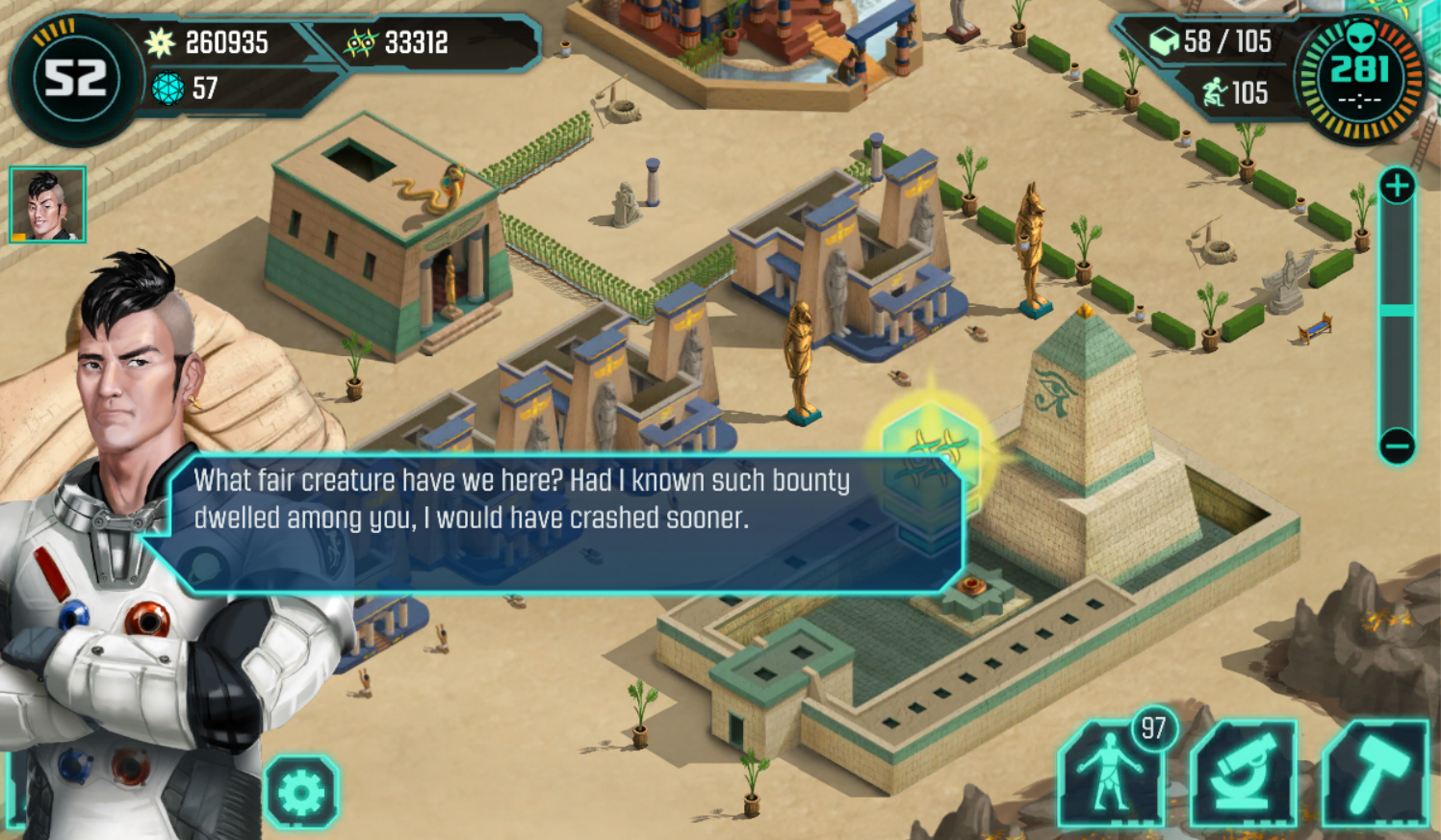Zoom in with the plus button
Screen dimensions: 1441x840
point(1397,186)
